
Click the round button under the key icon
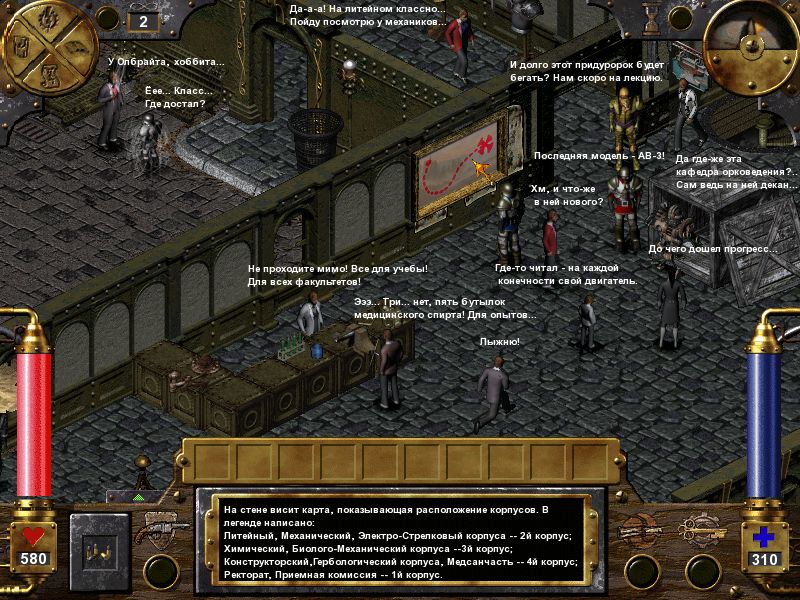703,572
